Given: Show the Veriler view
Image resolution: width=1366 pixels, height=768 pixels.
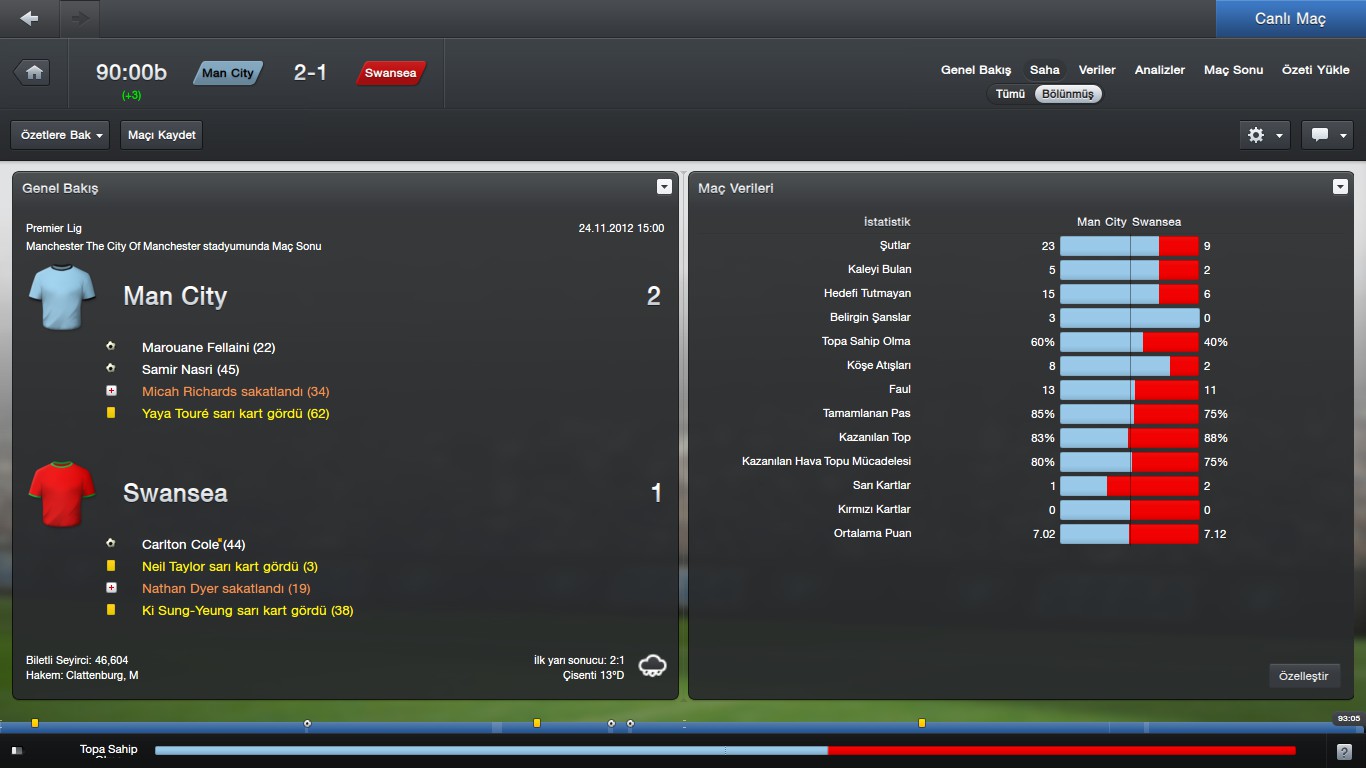Looking at the screenshot, I should point(1097,70).
